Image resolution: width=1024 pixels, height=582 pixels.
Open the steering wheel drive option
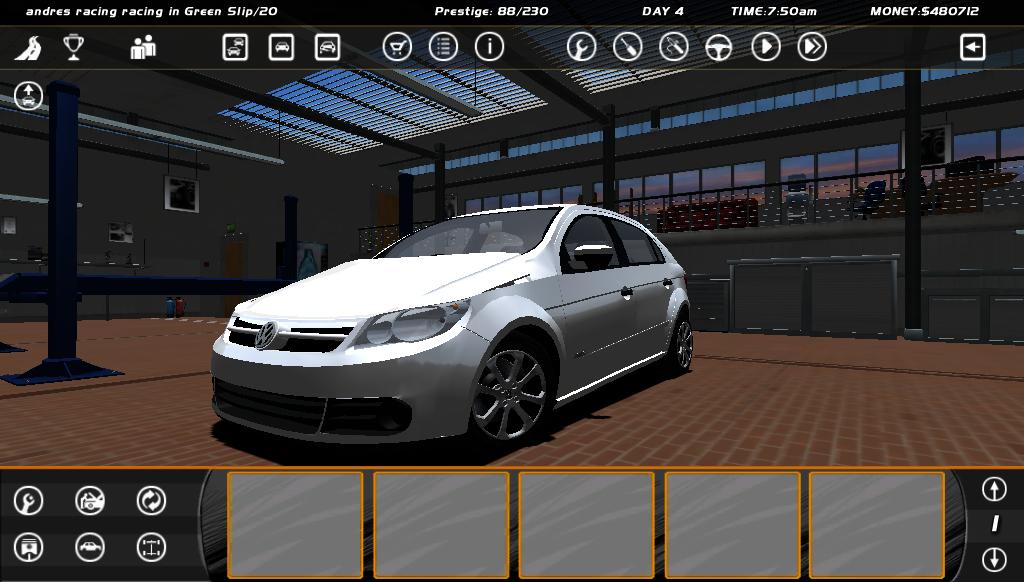click(x=719, y=47)
